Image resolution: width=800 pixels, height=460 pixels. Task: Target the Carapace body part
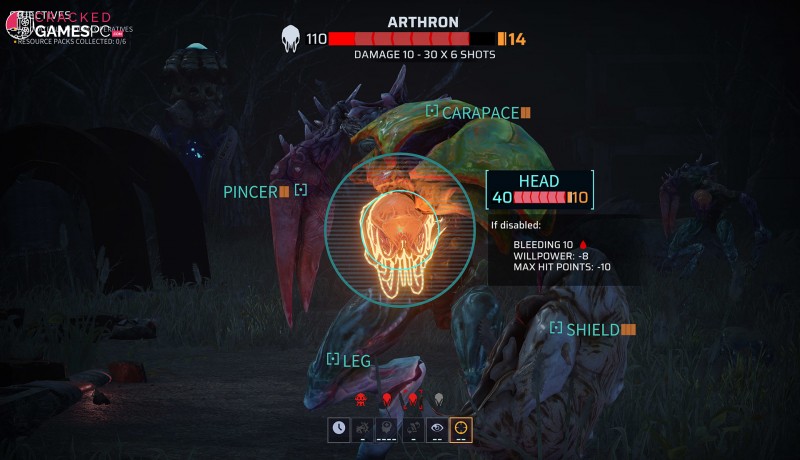480,112
